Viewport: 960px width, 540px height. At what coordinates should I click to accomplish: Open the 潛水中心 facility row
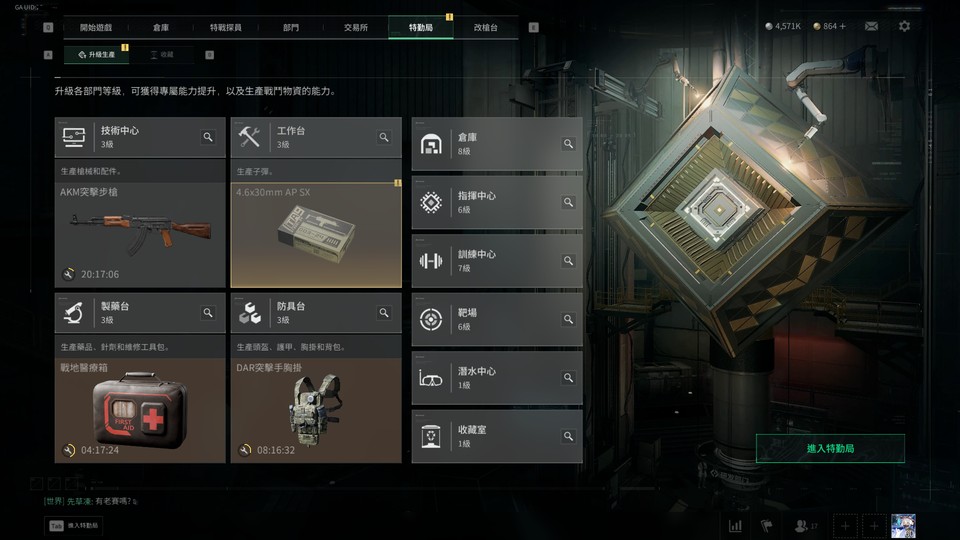click(496, 377)
